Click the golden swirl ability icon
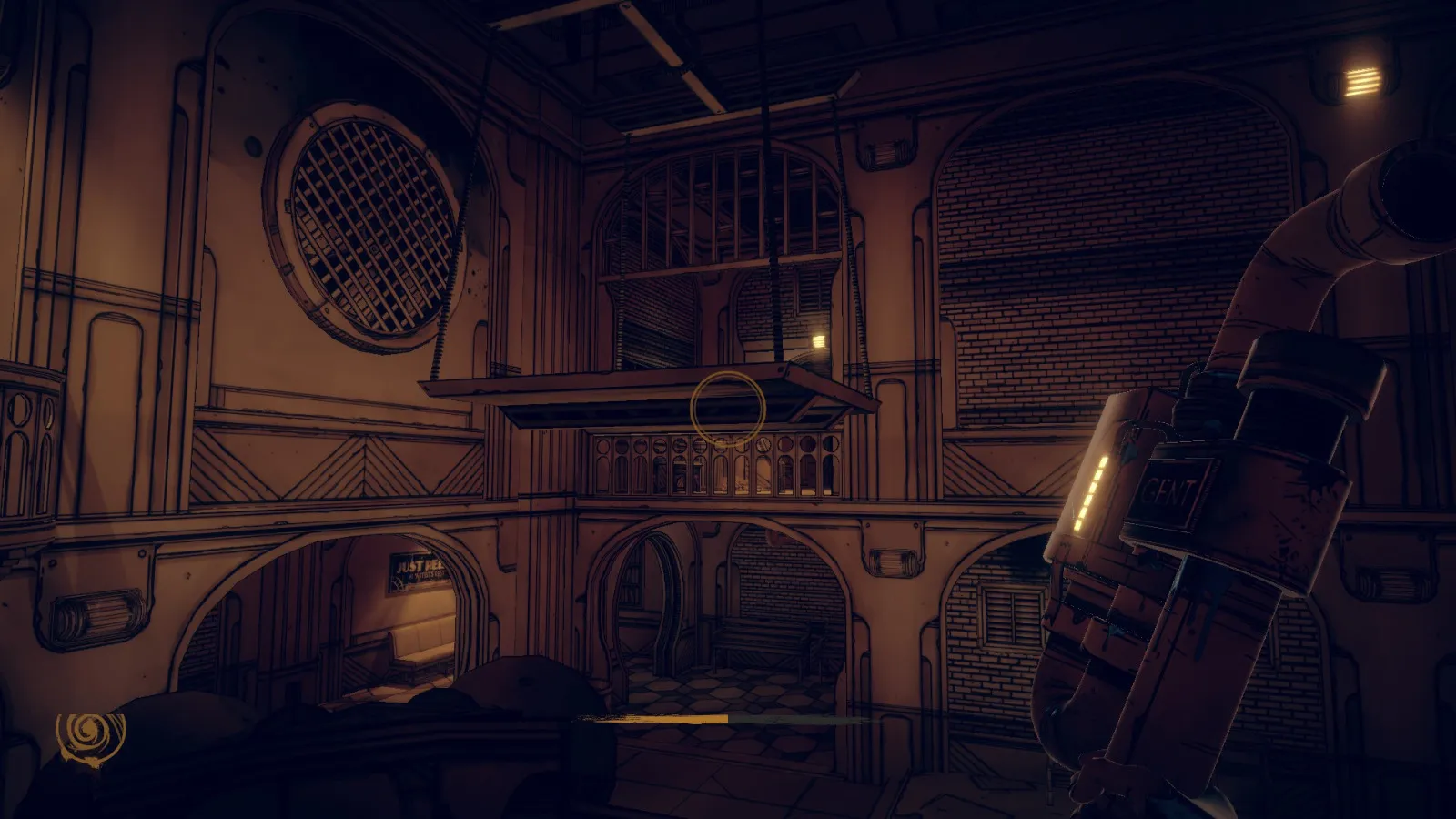Viewport: 1456px width, 819px height. (89, 733)
